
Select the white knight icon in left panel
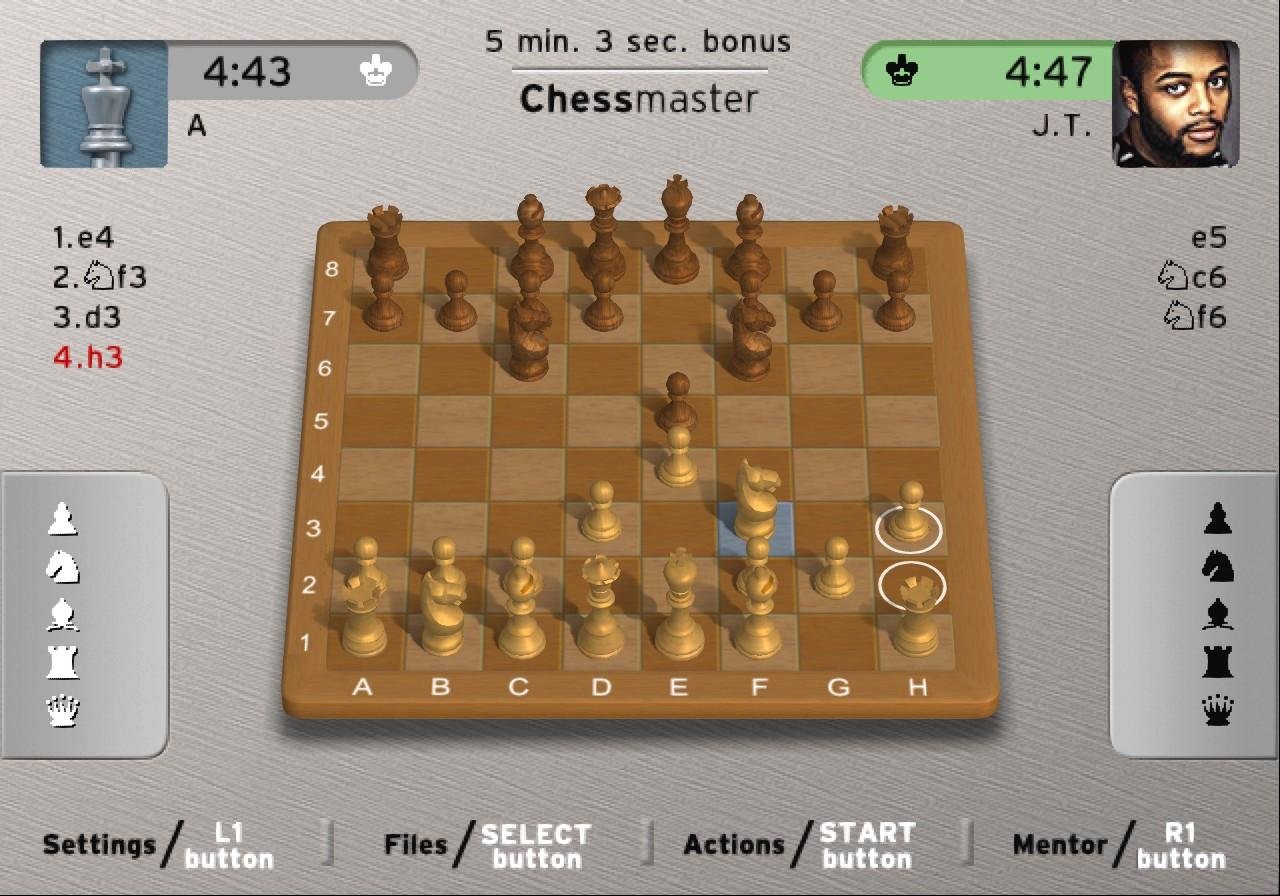pos(62,565)
